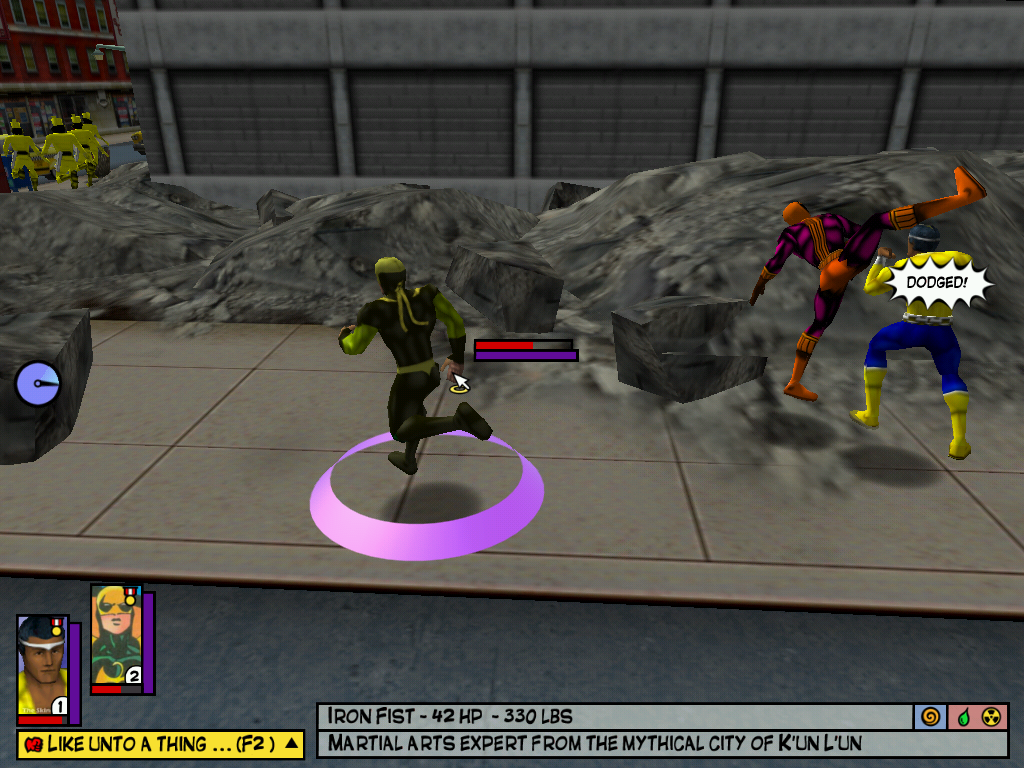
Task: Click the Iron Fist info bar
Action: (613, 716)
